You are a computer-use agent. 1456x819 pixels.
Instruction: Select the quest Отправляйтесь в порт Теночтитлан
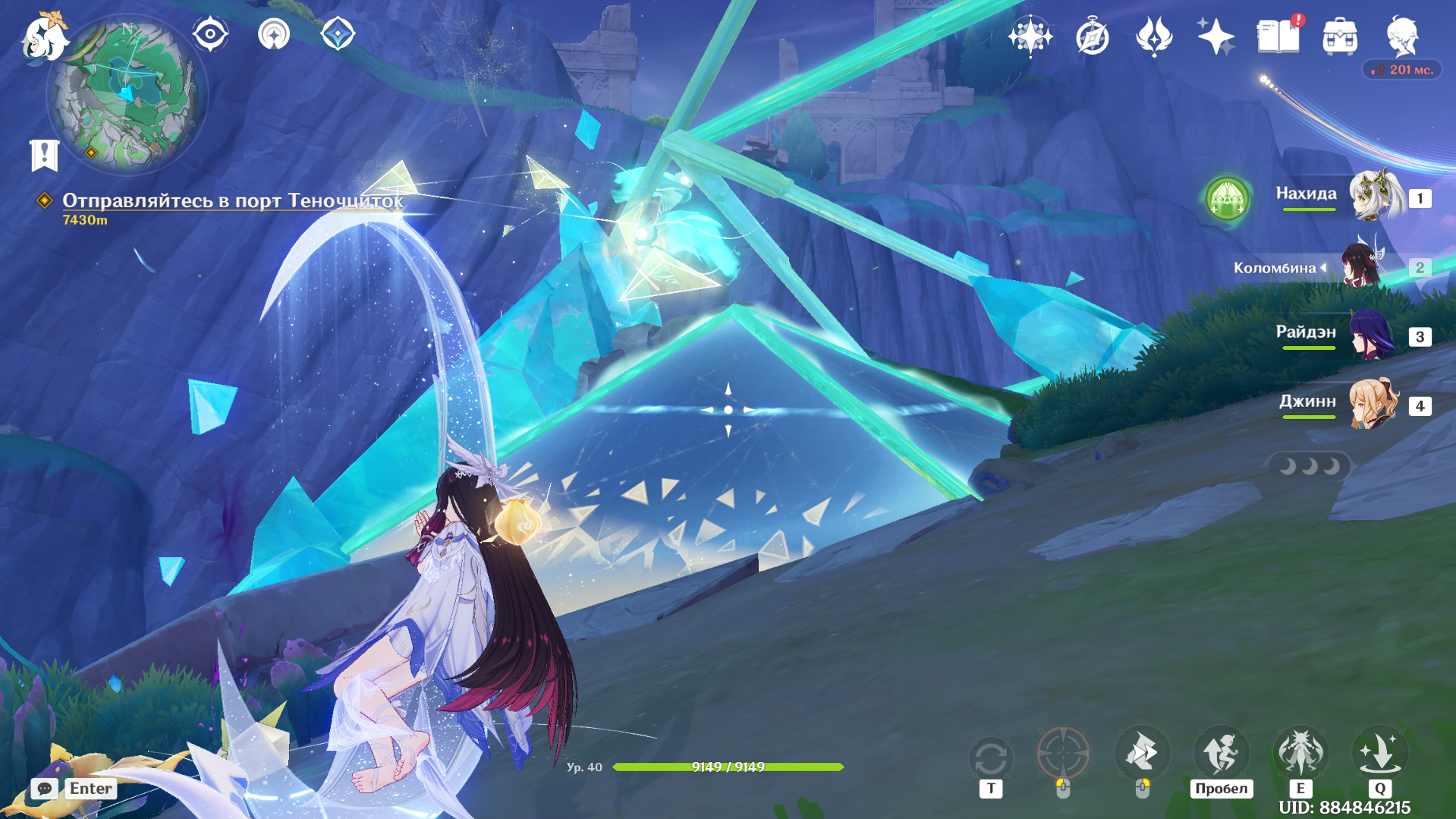pos(232,200)
